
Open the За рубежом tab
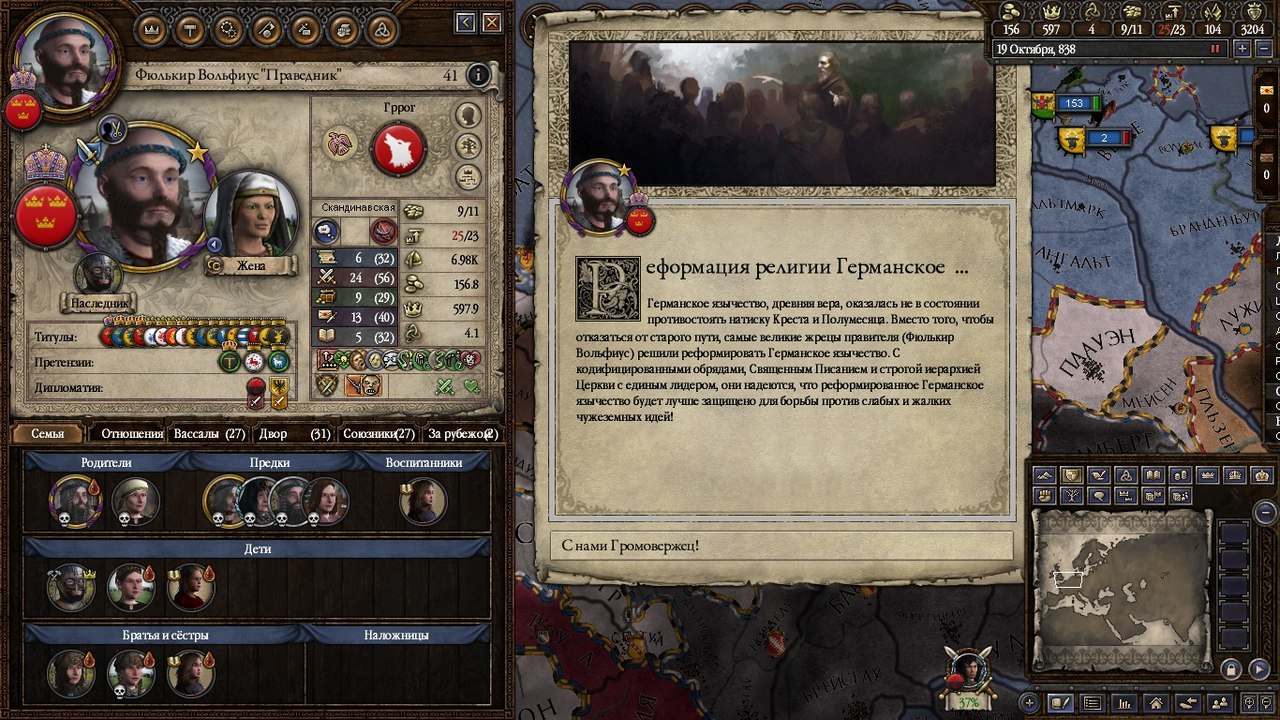point(462,434)
